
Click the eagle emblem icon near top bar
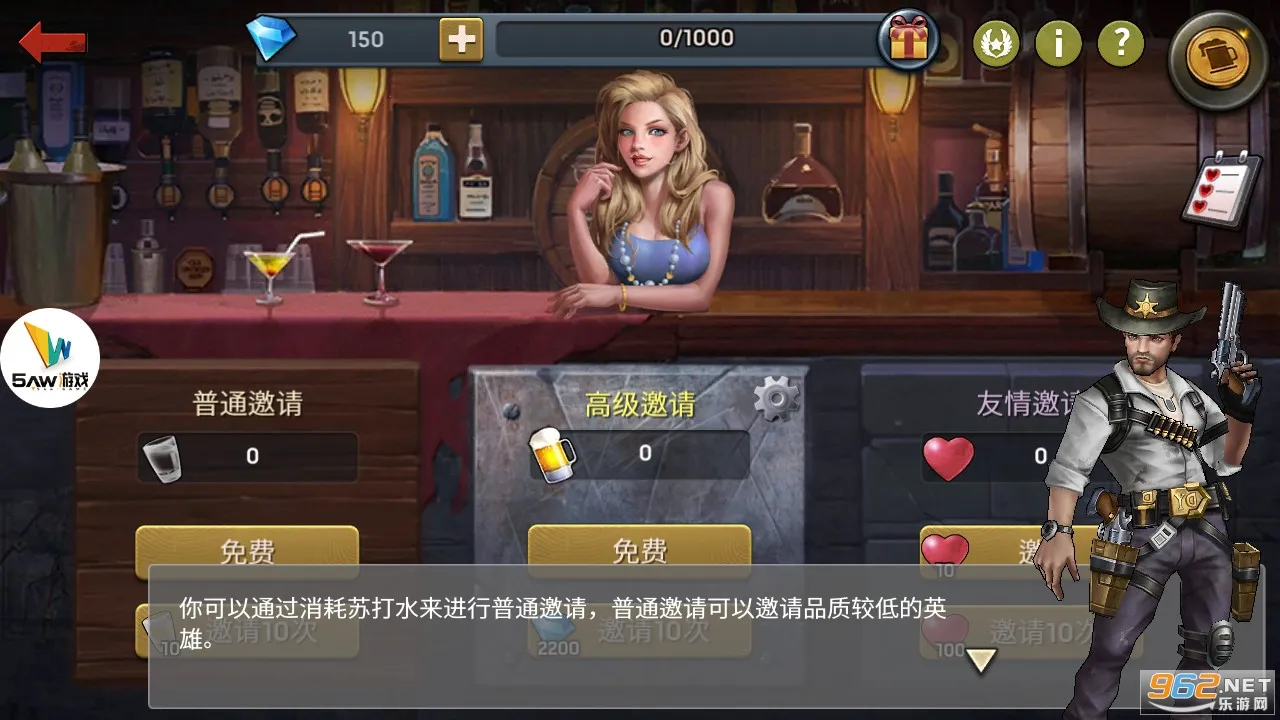[996, 43]
